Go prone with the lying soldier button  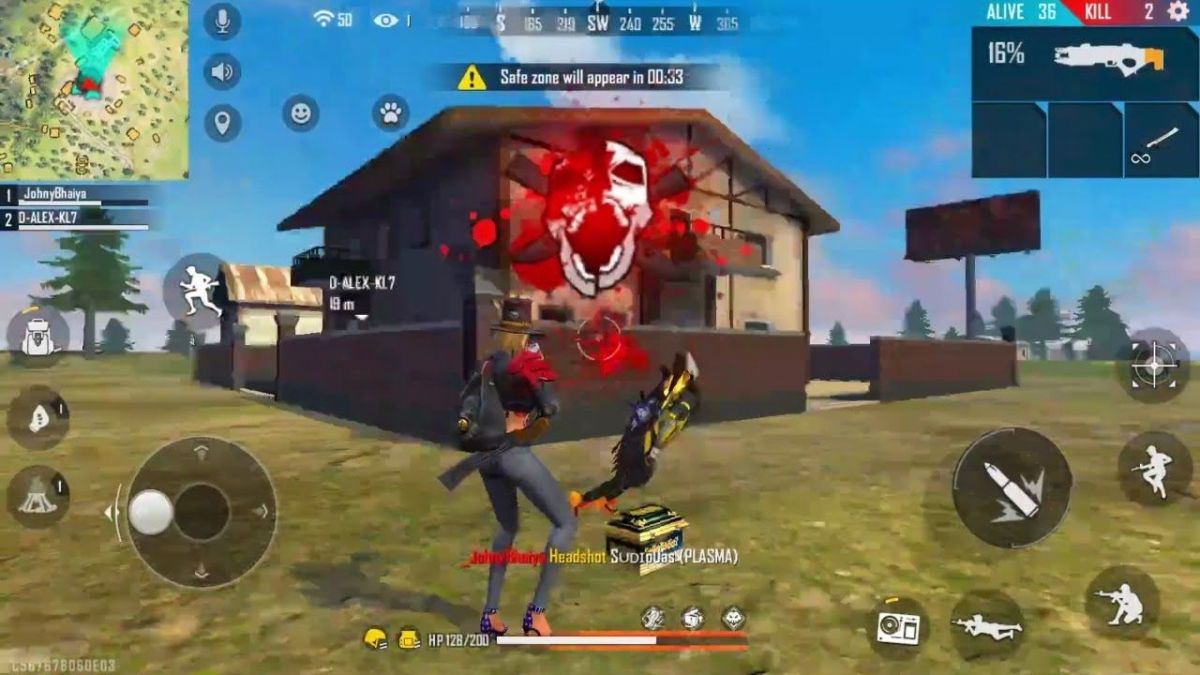[x=987, y=625]
